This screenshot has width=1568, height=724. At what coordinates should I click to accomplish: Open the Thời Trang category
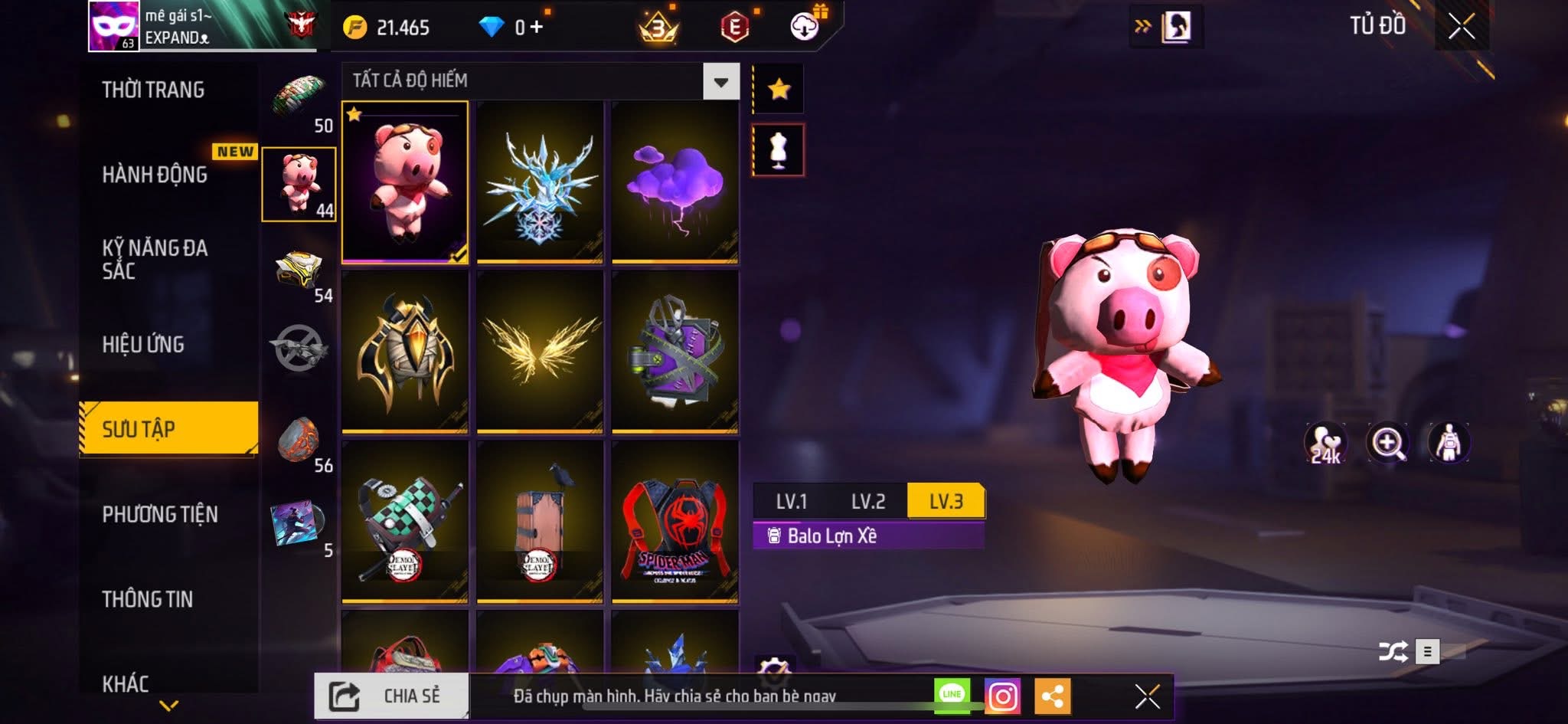coord(153,90)
